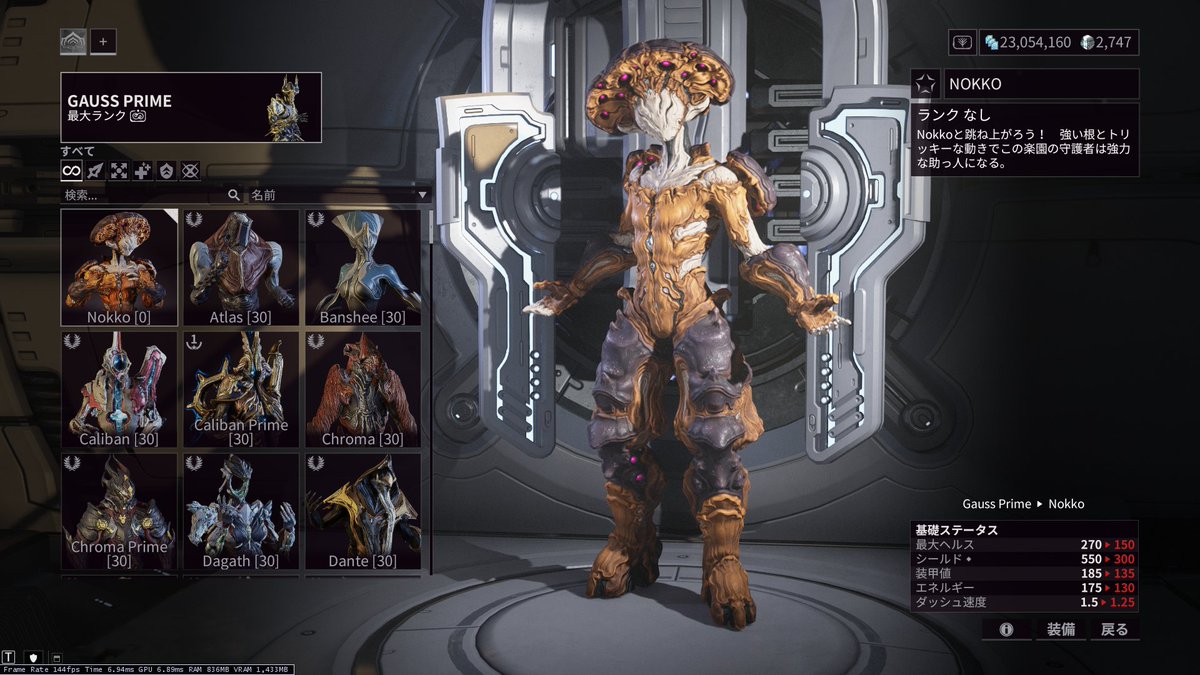This screenshot has height=675, width=1200.
Task: Choose the Dante warframe tile
Action: [x=363, y=512]
